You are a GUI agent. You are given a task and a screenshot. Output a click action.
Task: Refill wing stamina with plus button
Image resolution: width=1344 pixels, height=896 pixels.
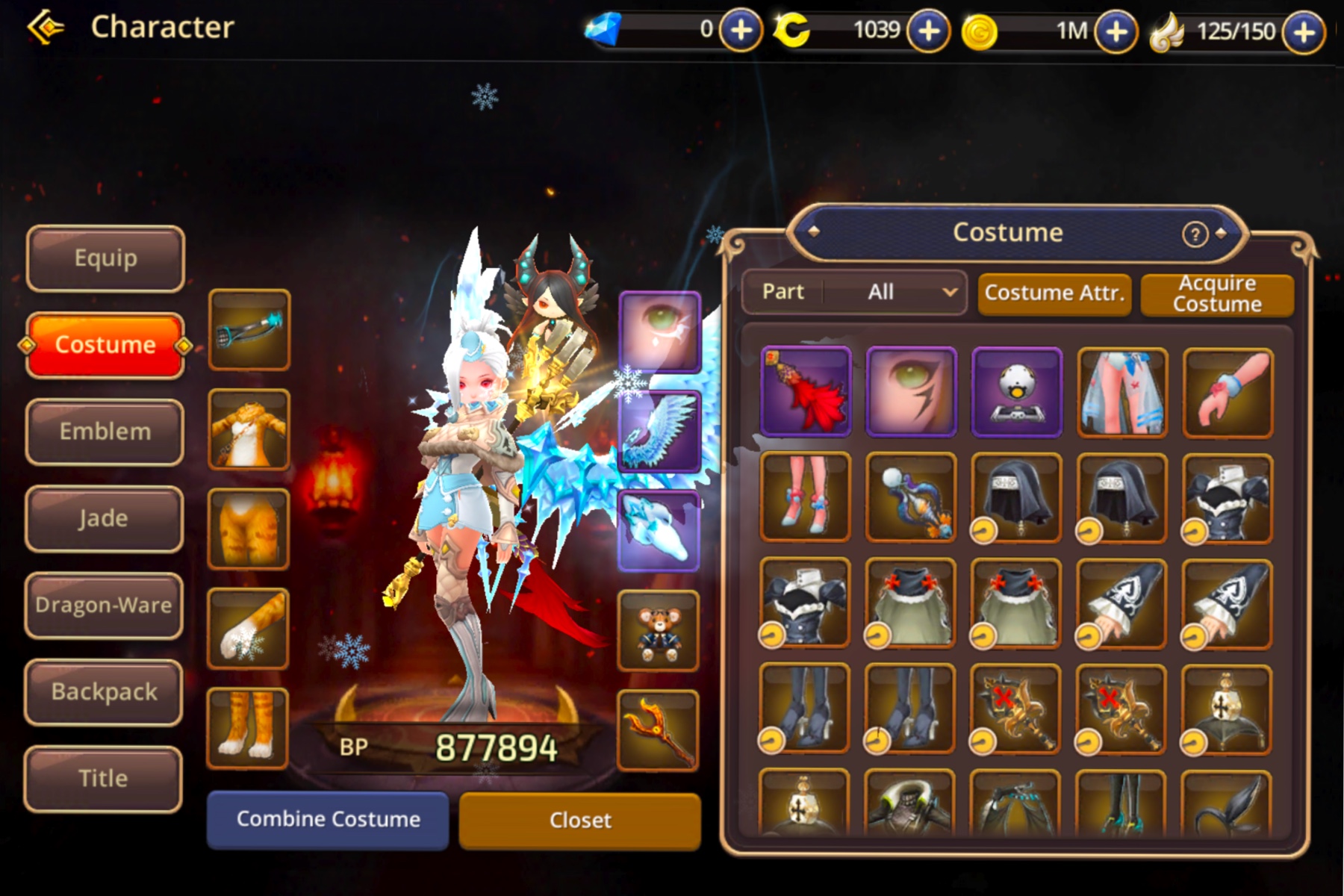click(1304, 31)
